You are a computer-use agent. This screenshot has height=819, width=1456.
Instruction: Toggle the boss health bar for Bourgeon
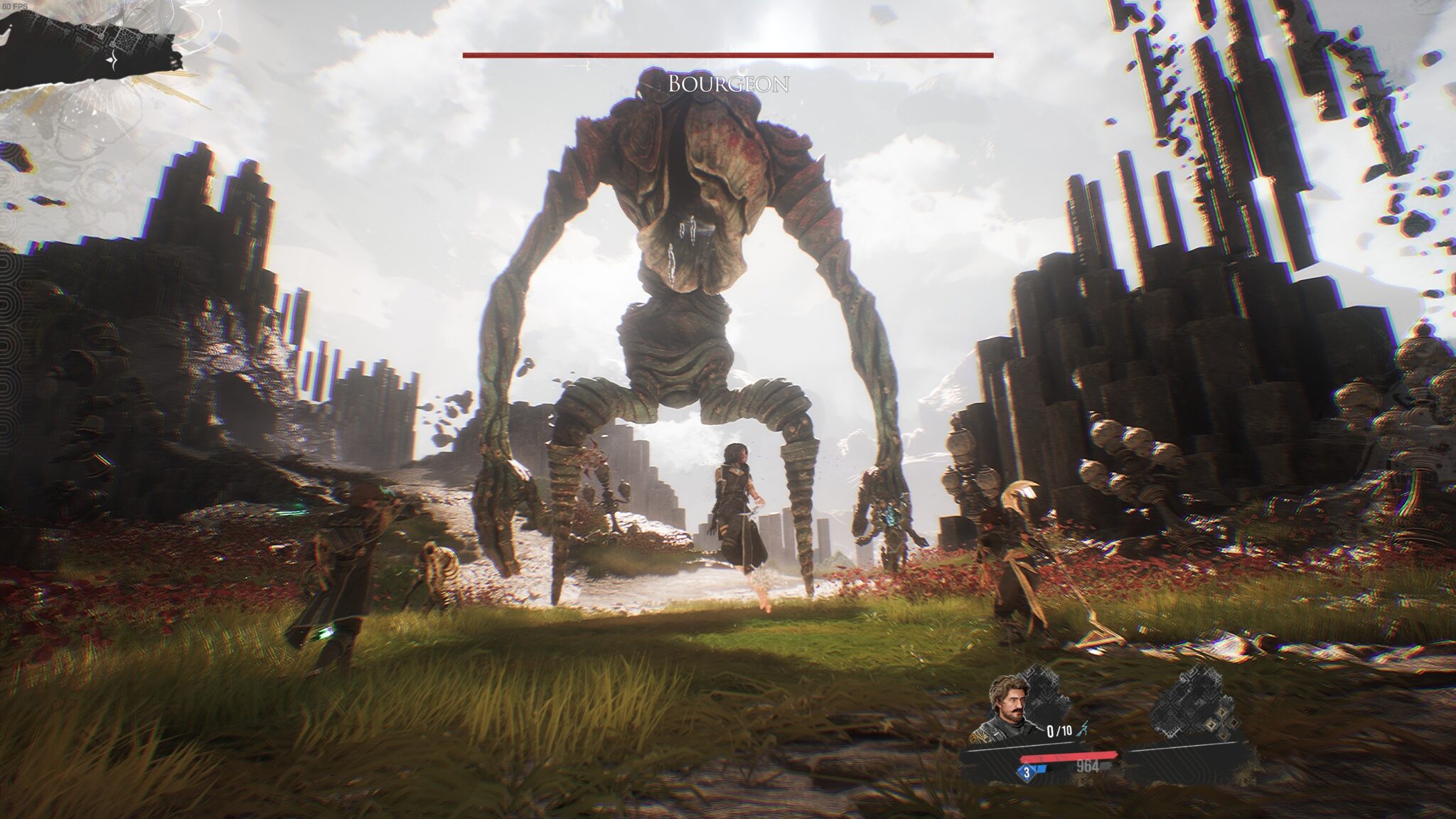pos(727,53)
